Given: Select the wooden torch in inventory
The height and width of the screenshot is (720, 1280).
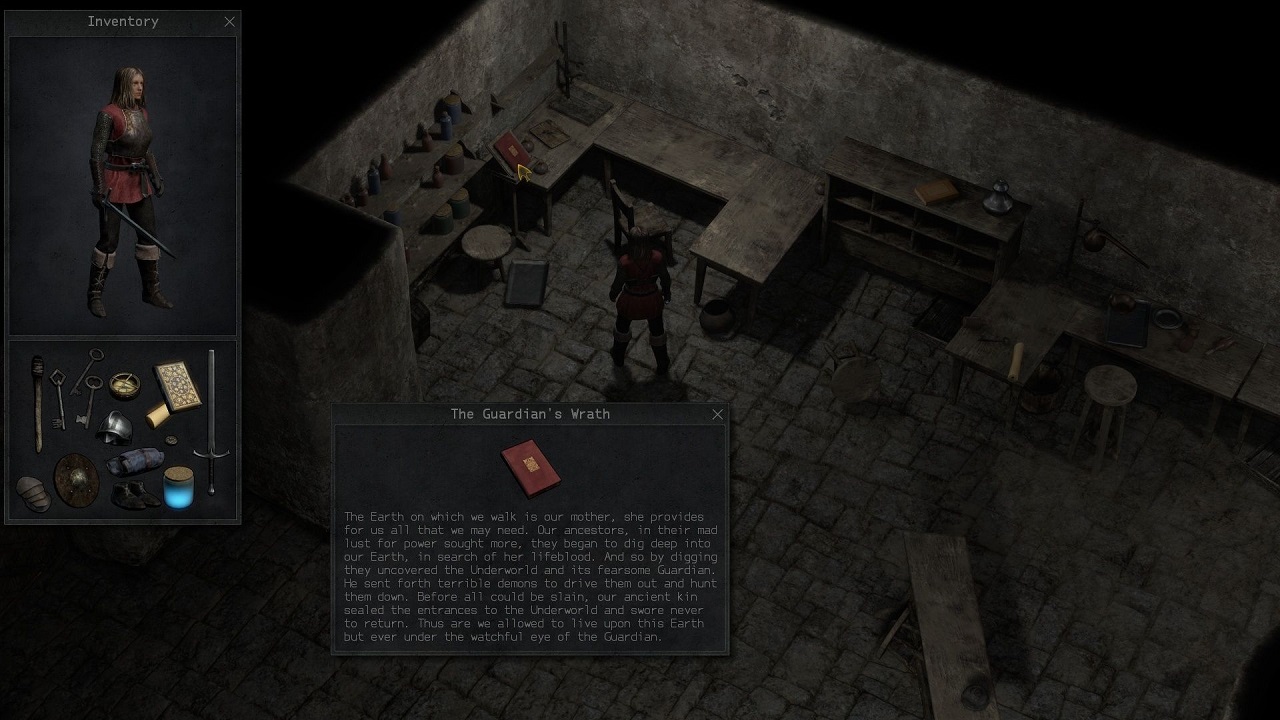Looking at the screenshot, I should pos(39,402).
